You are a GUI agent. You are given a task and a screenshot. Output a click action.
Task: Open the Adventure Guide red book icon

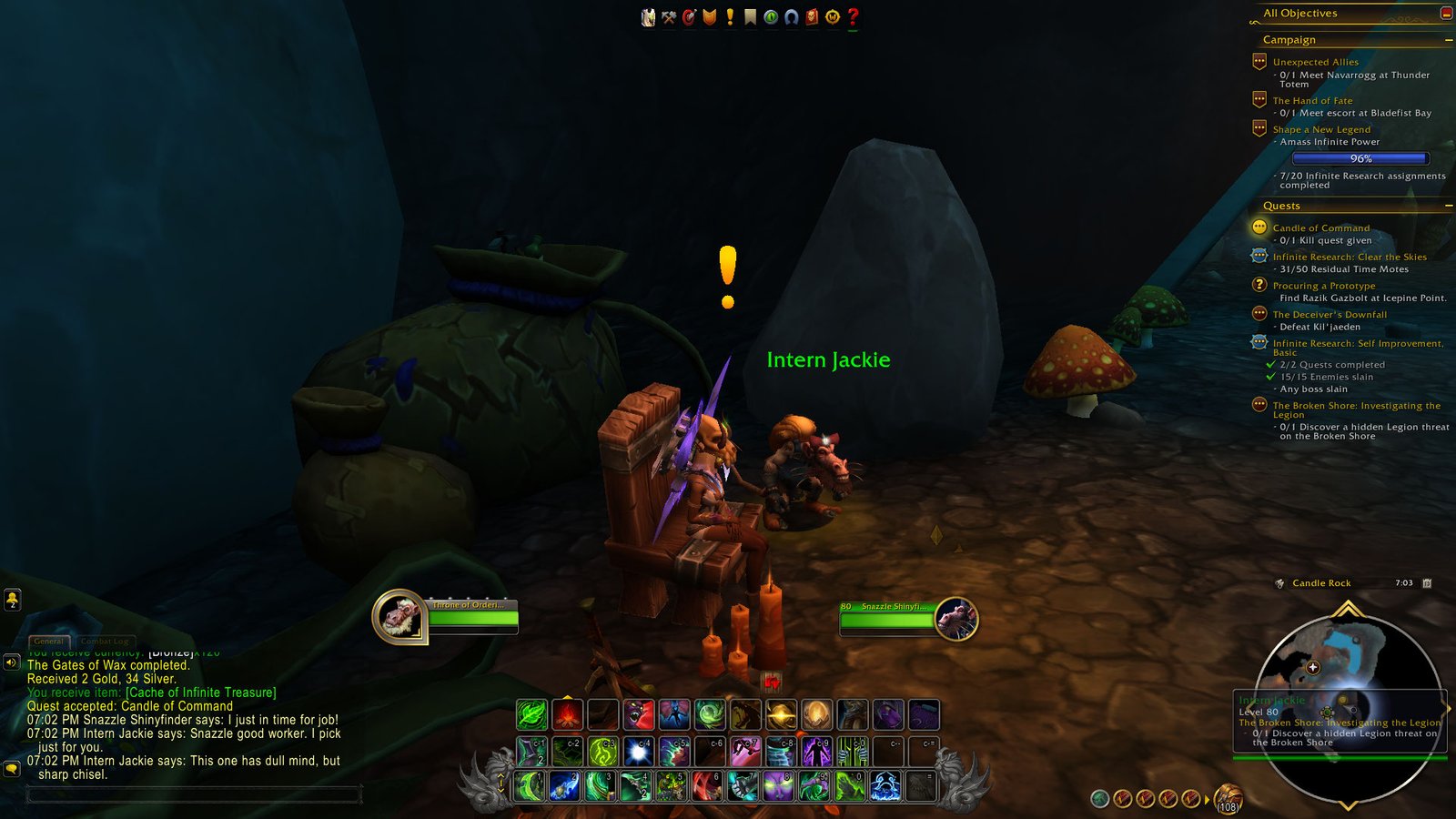(x=812, y=17)
